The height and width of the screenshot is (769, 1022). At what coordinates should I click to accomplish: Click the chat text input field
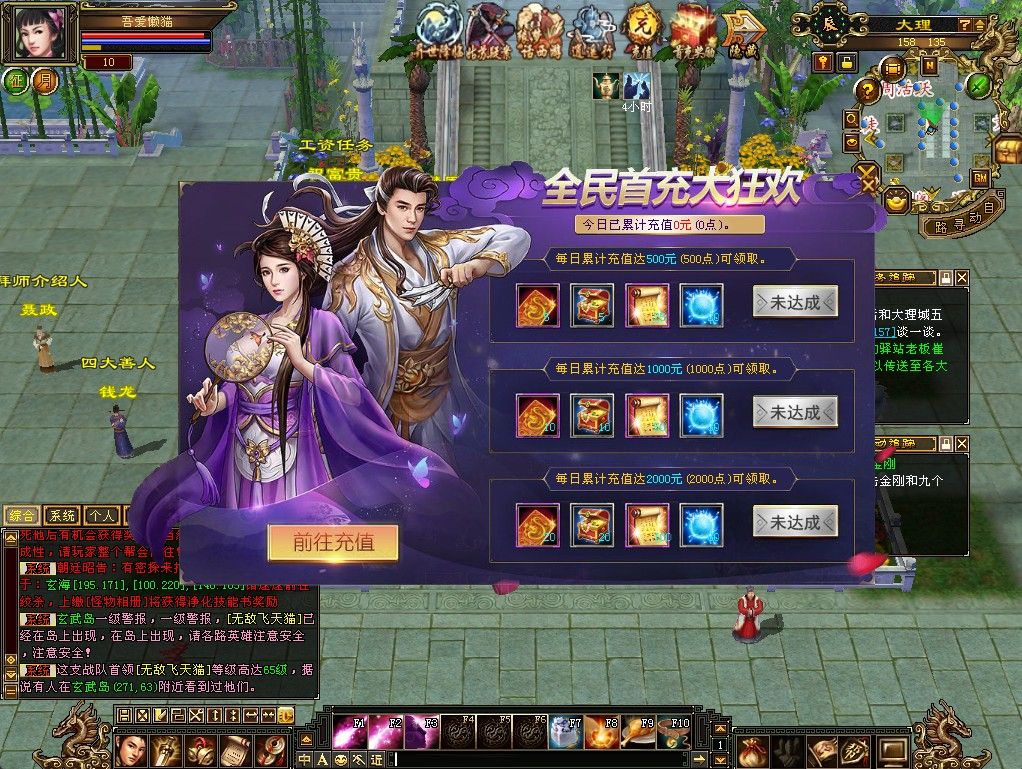(x=550, y=760)
